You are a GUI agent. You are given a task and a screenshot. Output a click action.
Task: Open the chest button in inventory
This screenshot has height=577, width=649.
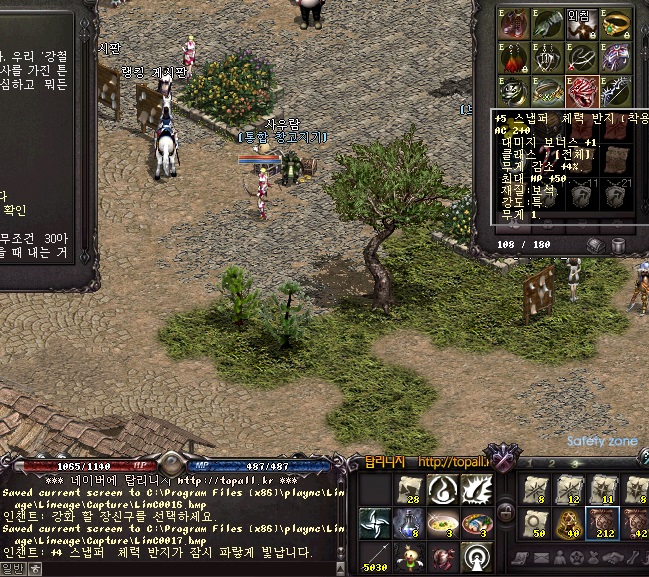pos(595,245)
